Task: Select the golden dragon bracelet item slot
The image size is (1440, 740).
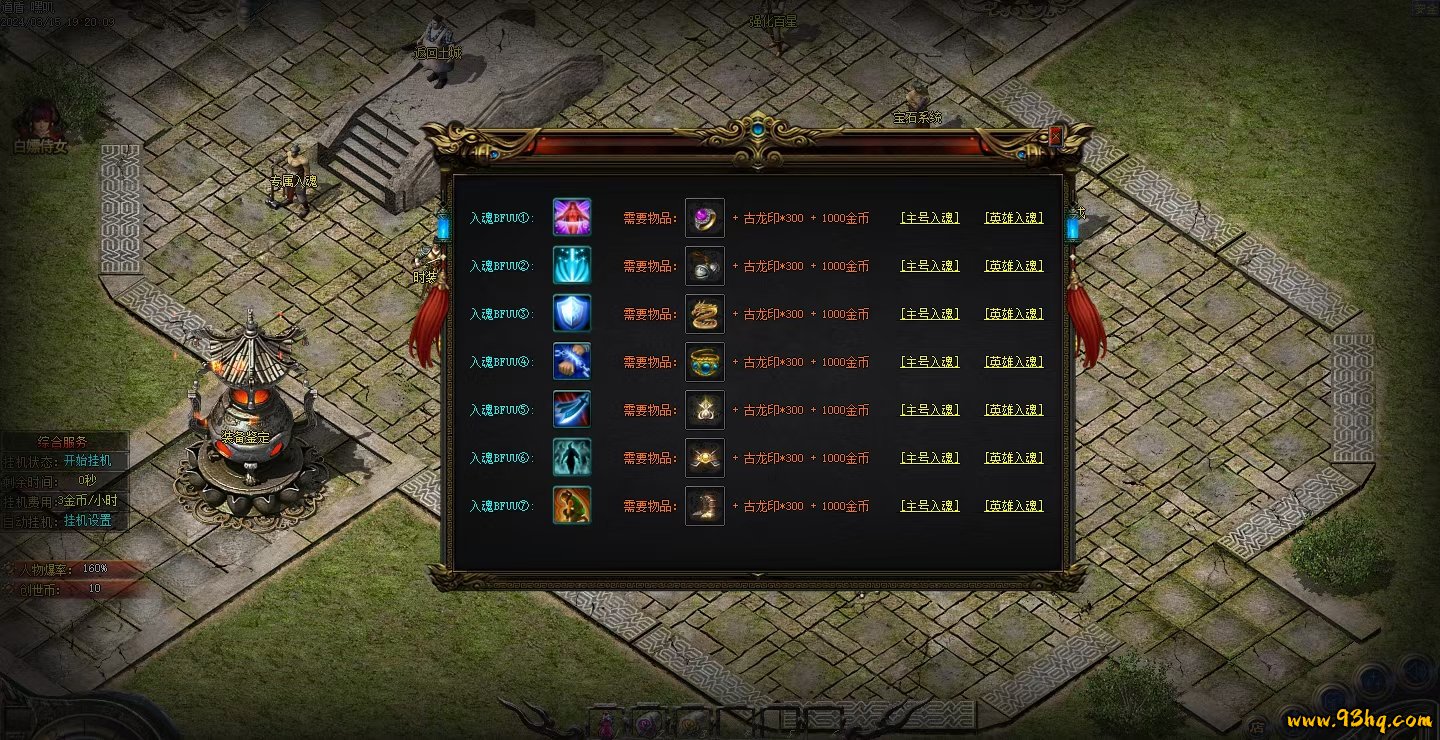Action: tap(705, 313)
